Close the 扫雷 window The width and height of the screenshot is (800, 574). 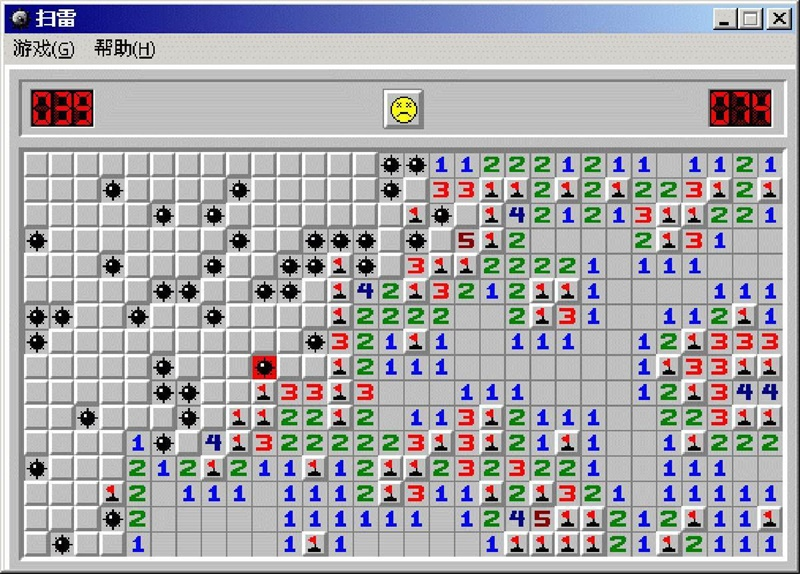(778, 18)
